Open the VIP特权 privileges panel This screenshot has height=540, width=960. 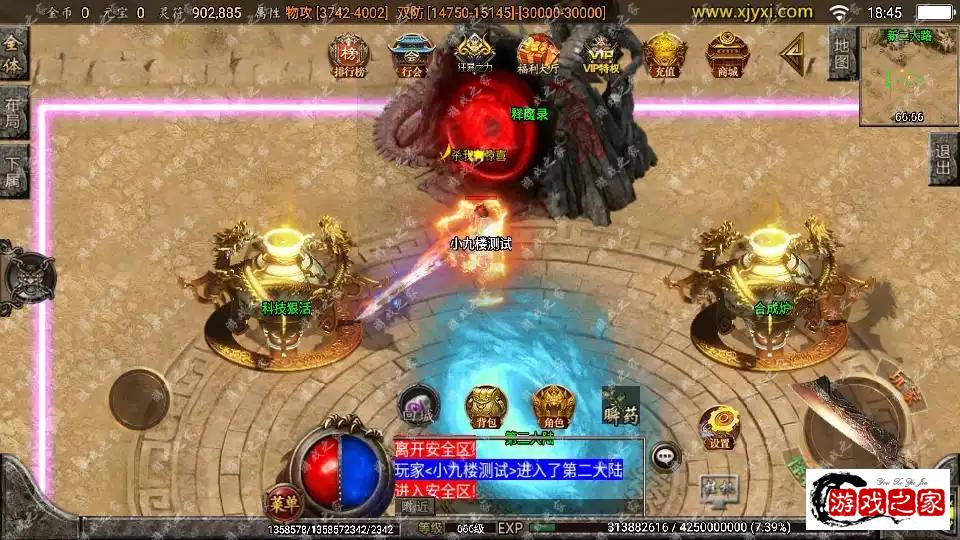click(601, 55)
